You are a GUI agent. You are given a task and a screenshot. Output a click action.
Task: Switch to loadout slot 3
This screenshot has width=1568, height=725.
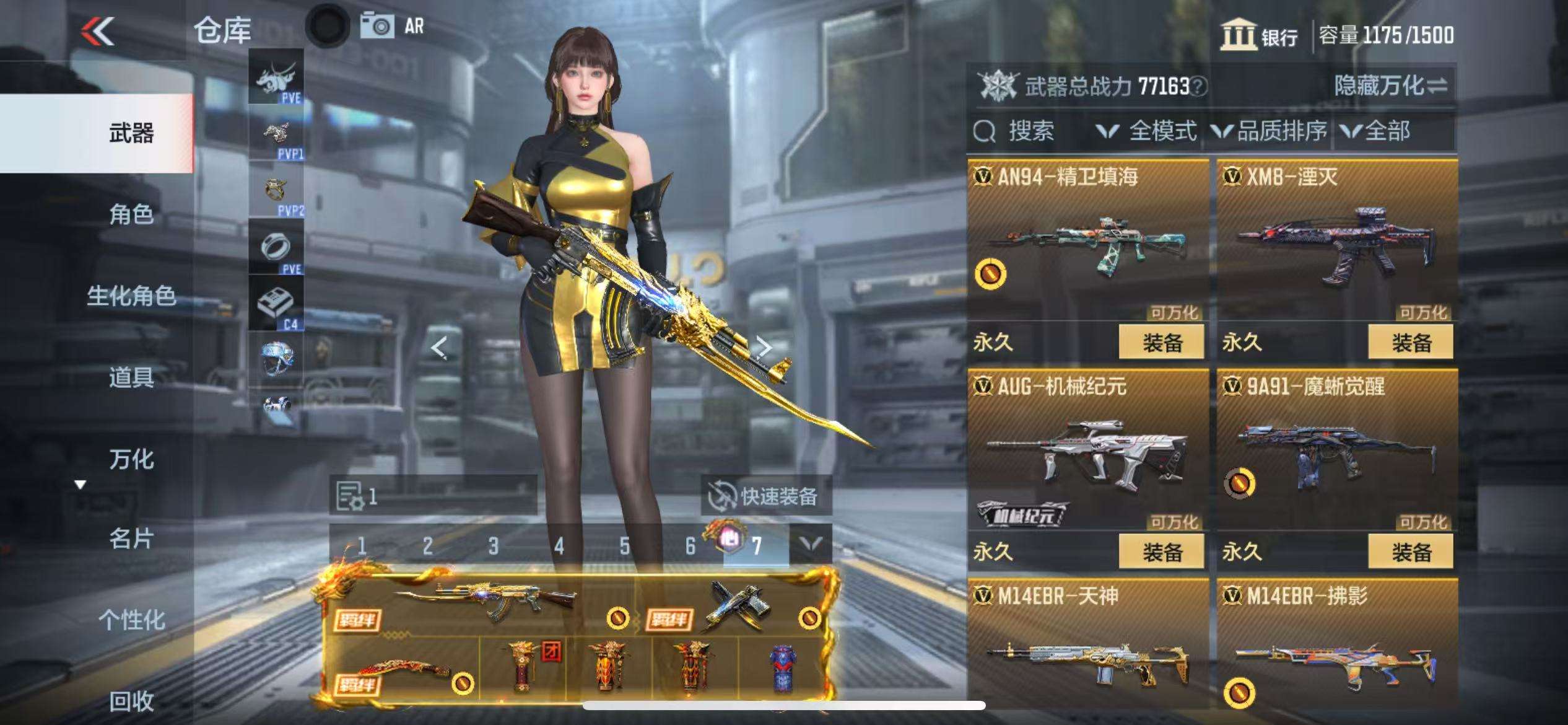pyautogui.click(x=493, y=546)
